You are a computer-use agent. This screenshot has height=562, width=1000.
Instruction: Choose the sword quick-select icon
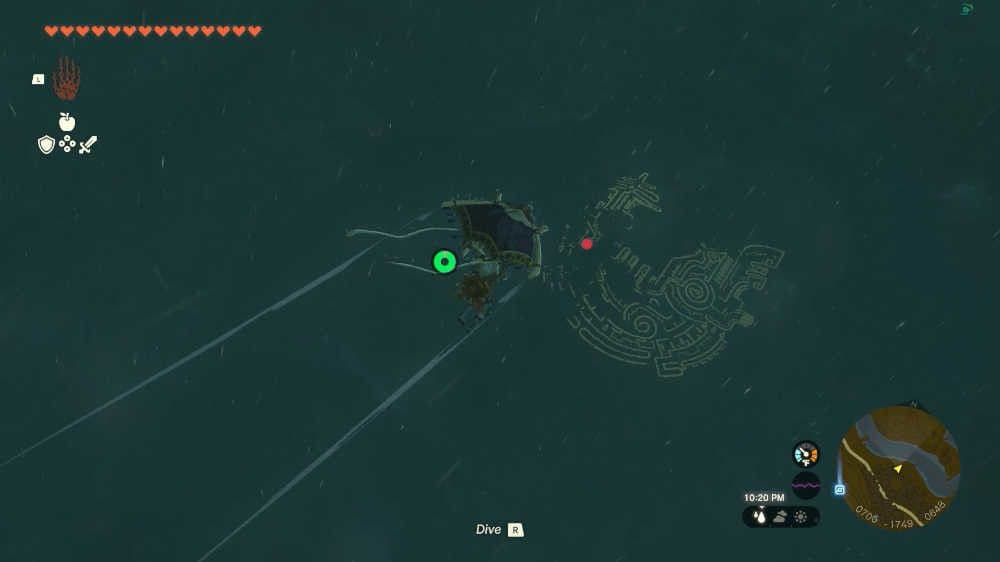tap(88, 145)
